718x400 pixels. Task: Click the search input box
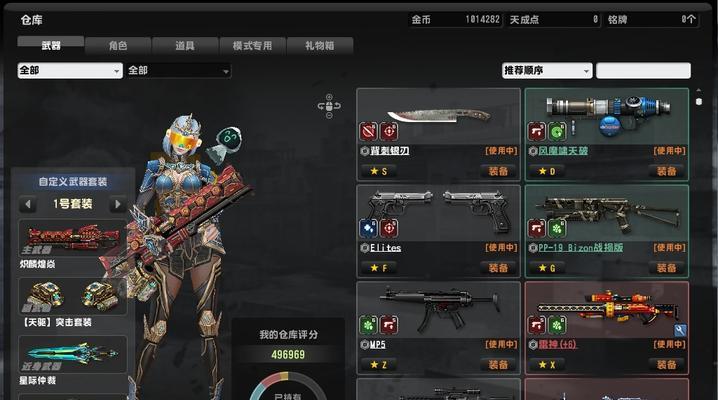pos(643,71)
